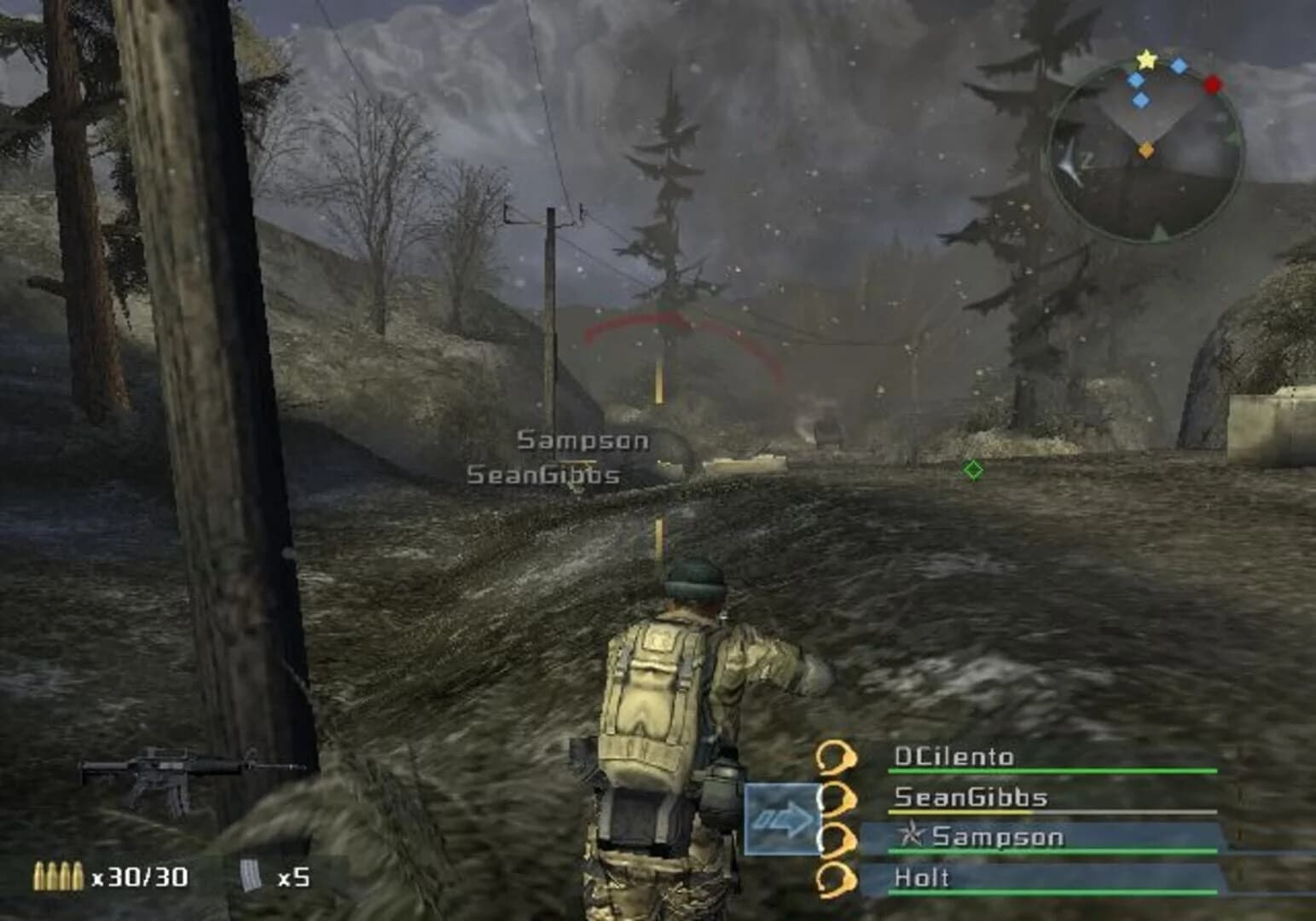Click SeanGibbs' headset squad icon
The image size is (1316, 921).
tap(837, 797)
